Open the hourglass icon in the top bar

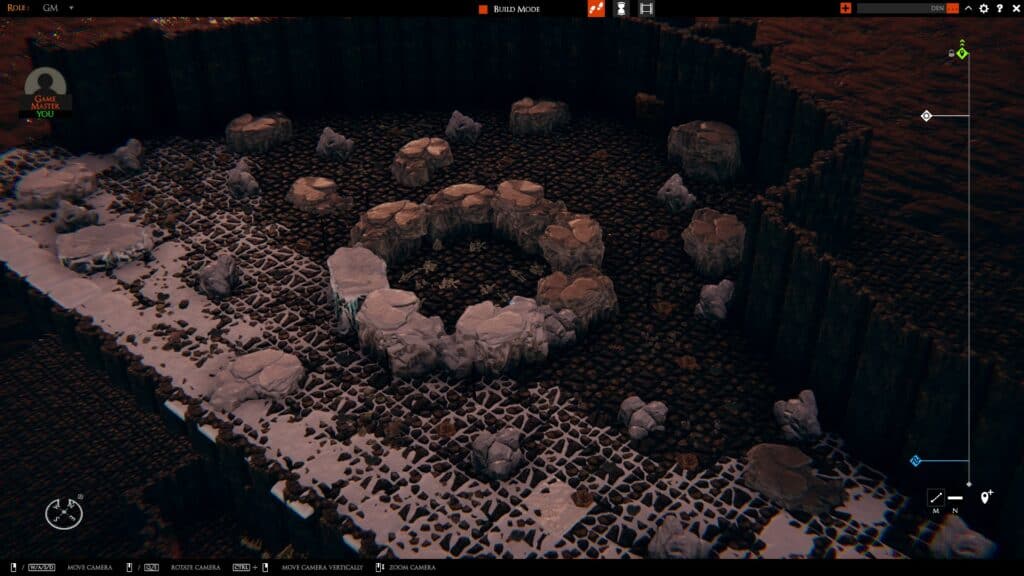(x=621, y=9)
